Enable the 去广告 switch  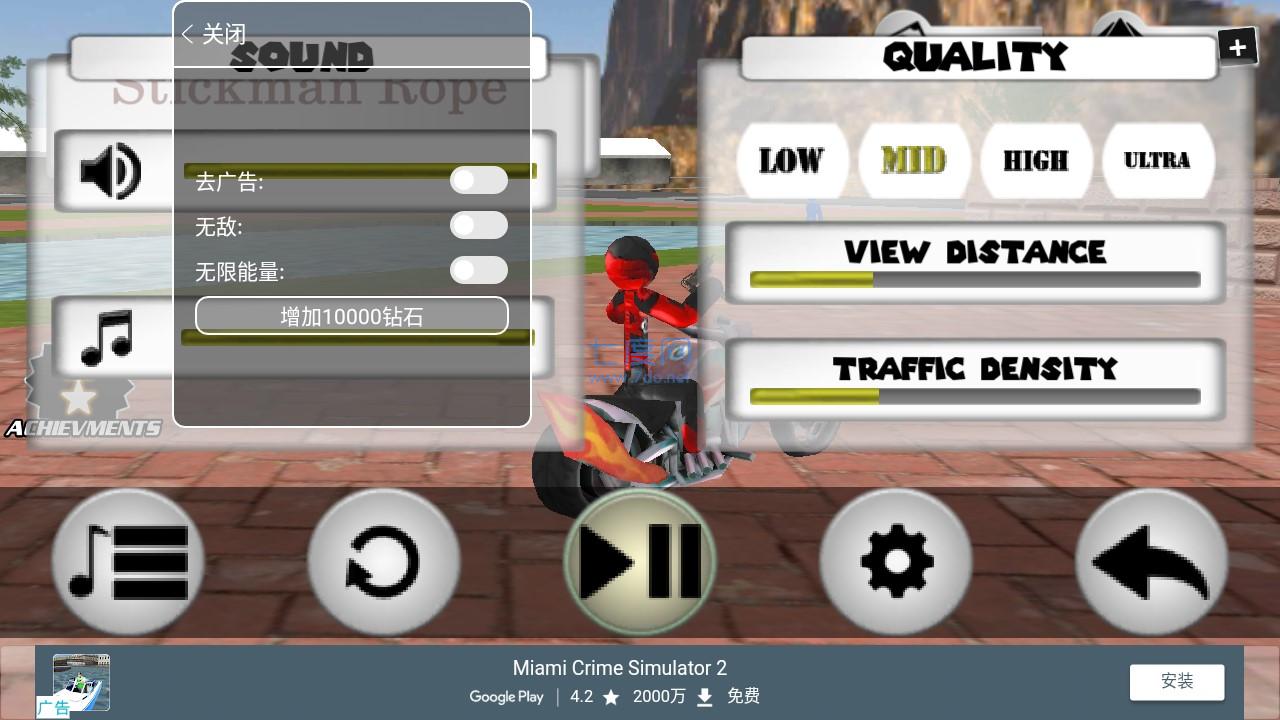point(478,180)
